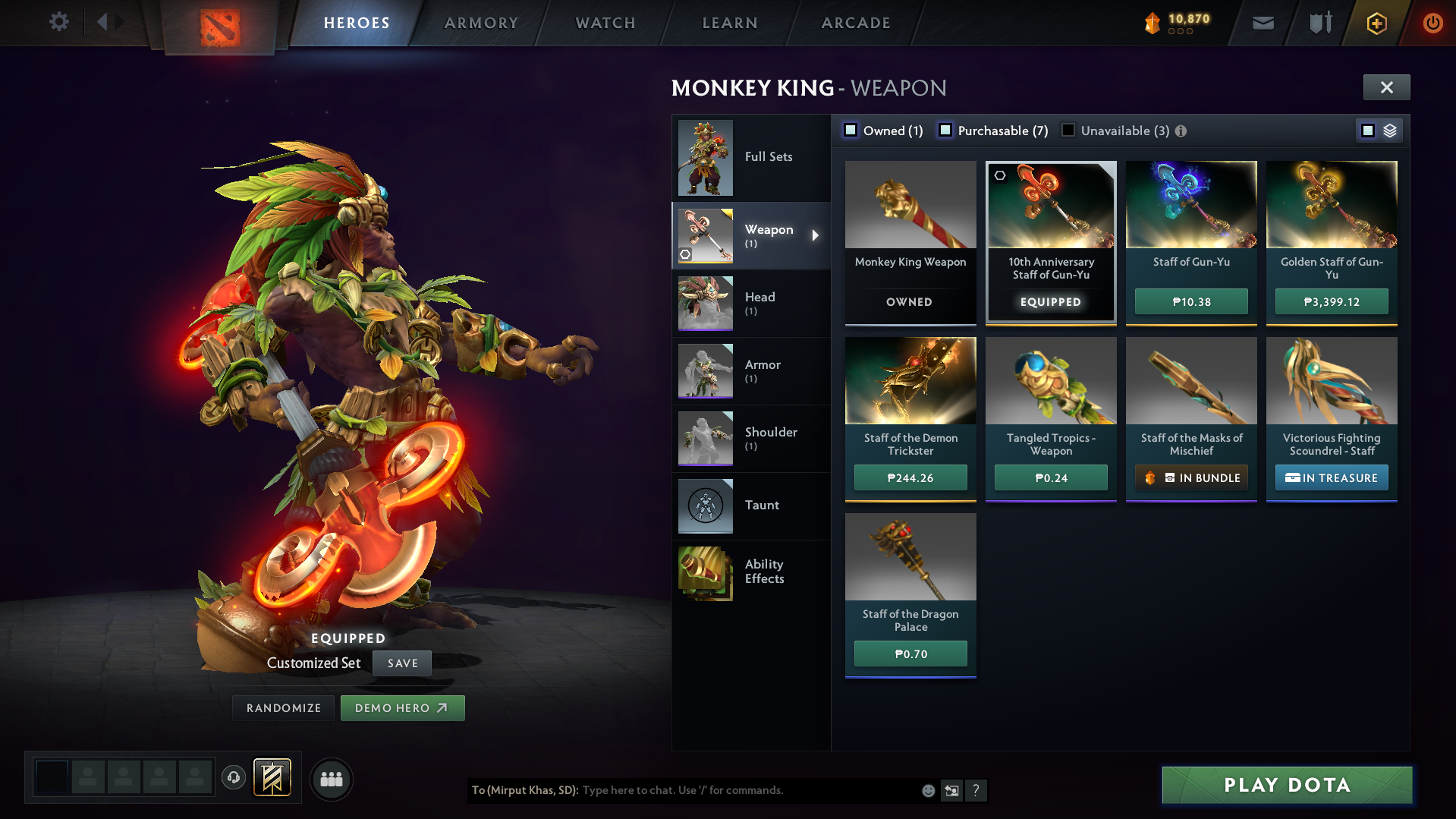Open Dota Plus hexagon icon

pos(1376,23)
